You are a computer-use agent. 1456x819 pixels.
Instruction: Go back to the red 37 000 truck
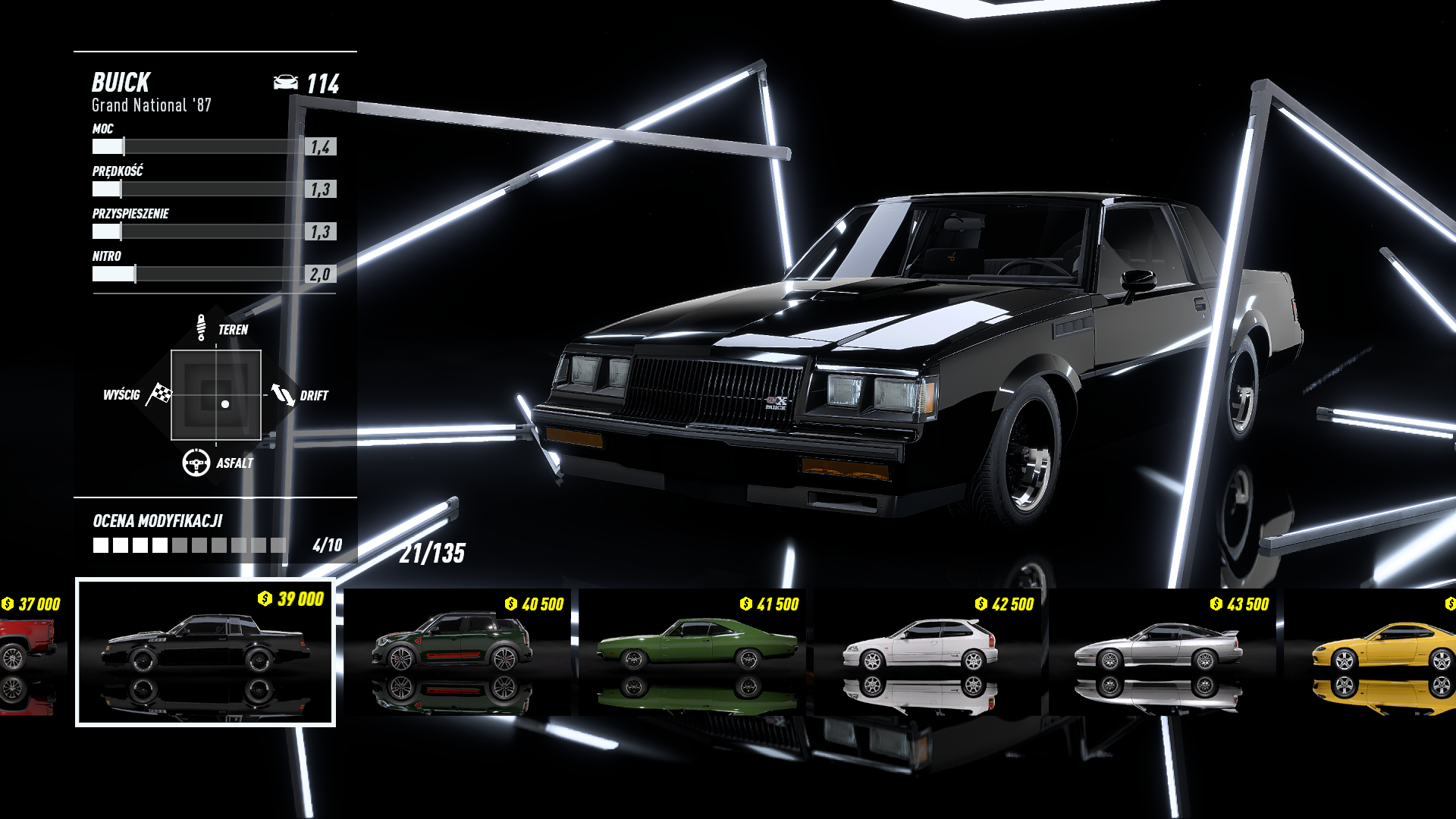click(30, 652)
